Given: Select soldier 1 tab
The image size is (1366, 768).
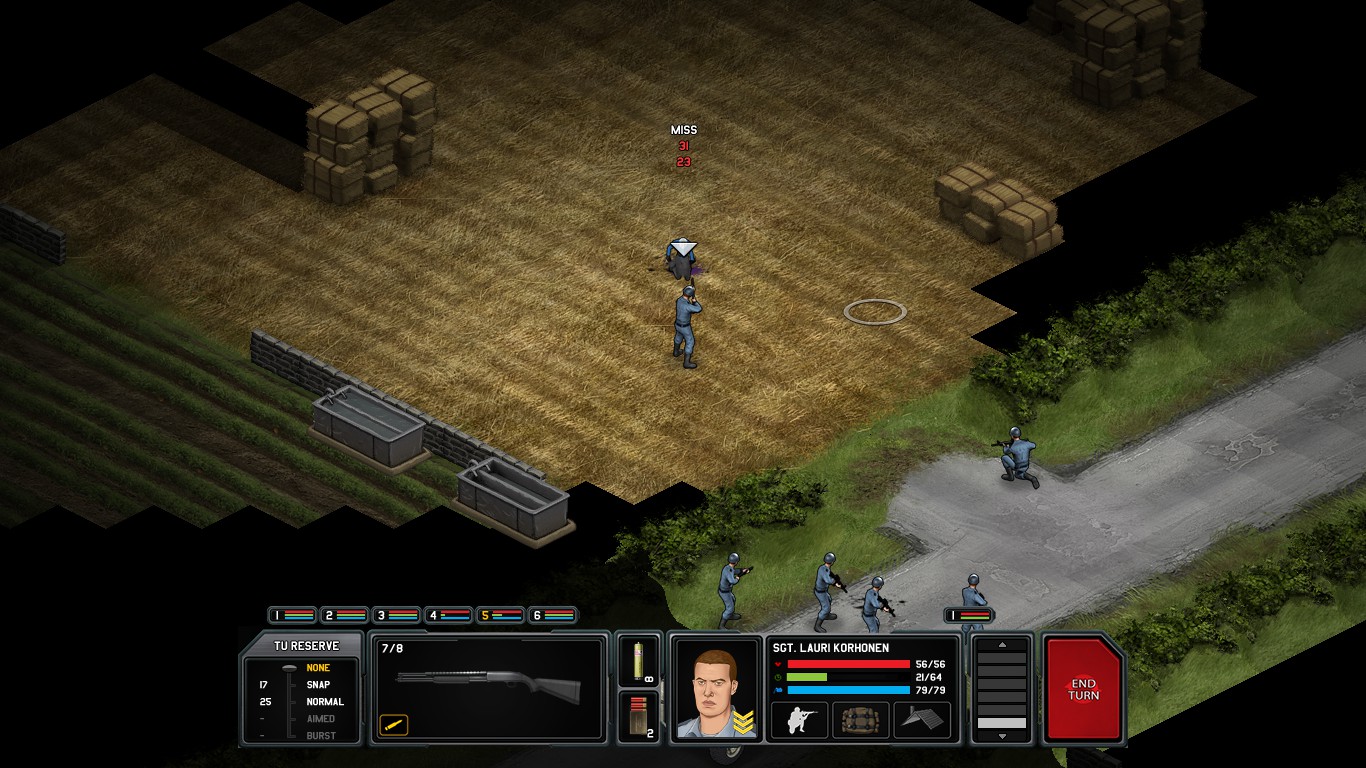Looking at the screenshot, I should point(292,615).
